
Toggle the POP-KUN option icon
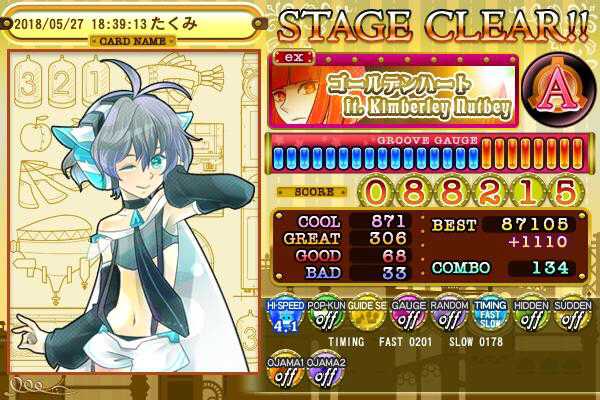[326, 317]
